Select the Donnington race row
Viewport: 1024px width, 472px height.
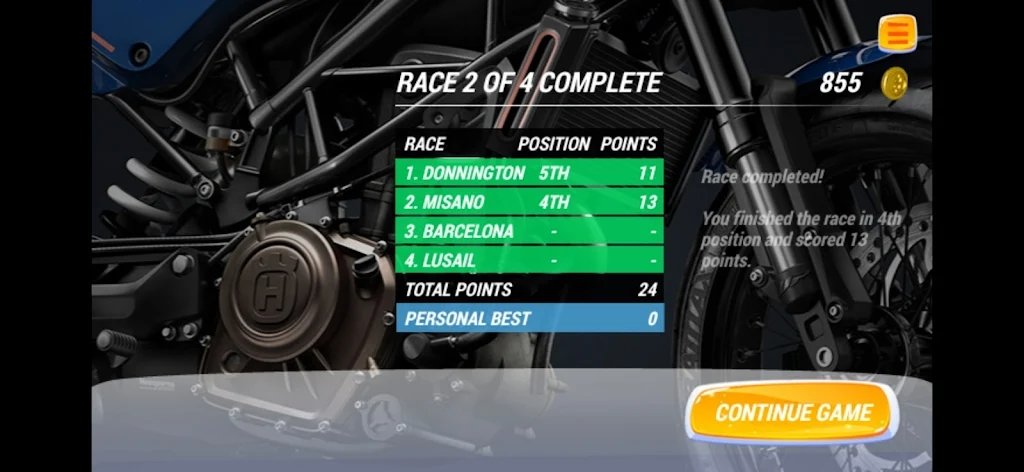(x=530, y=173)
